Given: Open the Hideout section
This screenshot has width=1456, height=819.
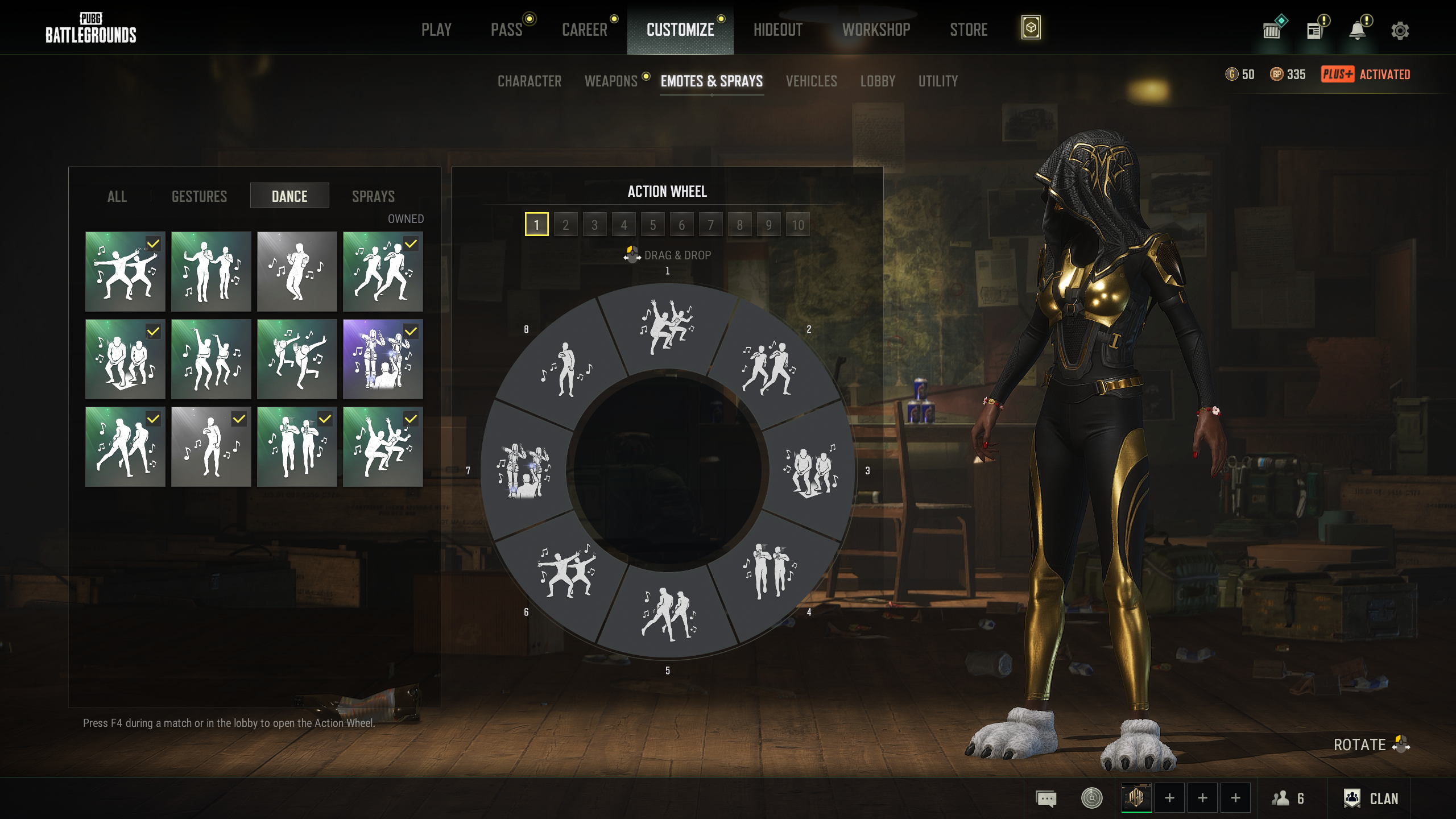Looking at the screenshot, I should tap(777, 30).
